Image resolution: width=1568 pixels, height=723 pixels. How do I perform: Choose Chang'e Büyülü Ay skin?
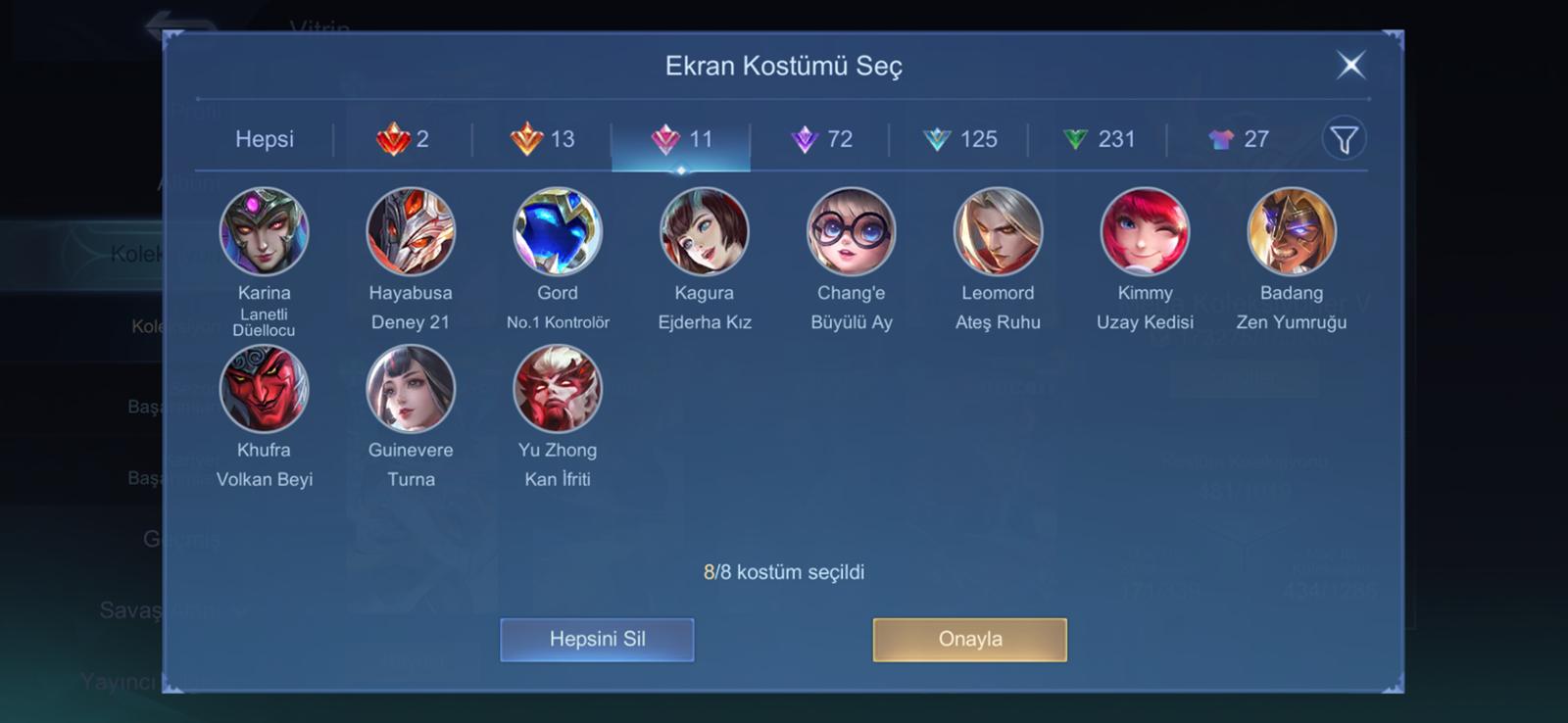click(851, 232)
